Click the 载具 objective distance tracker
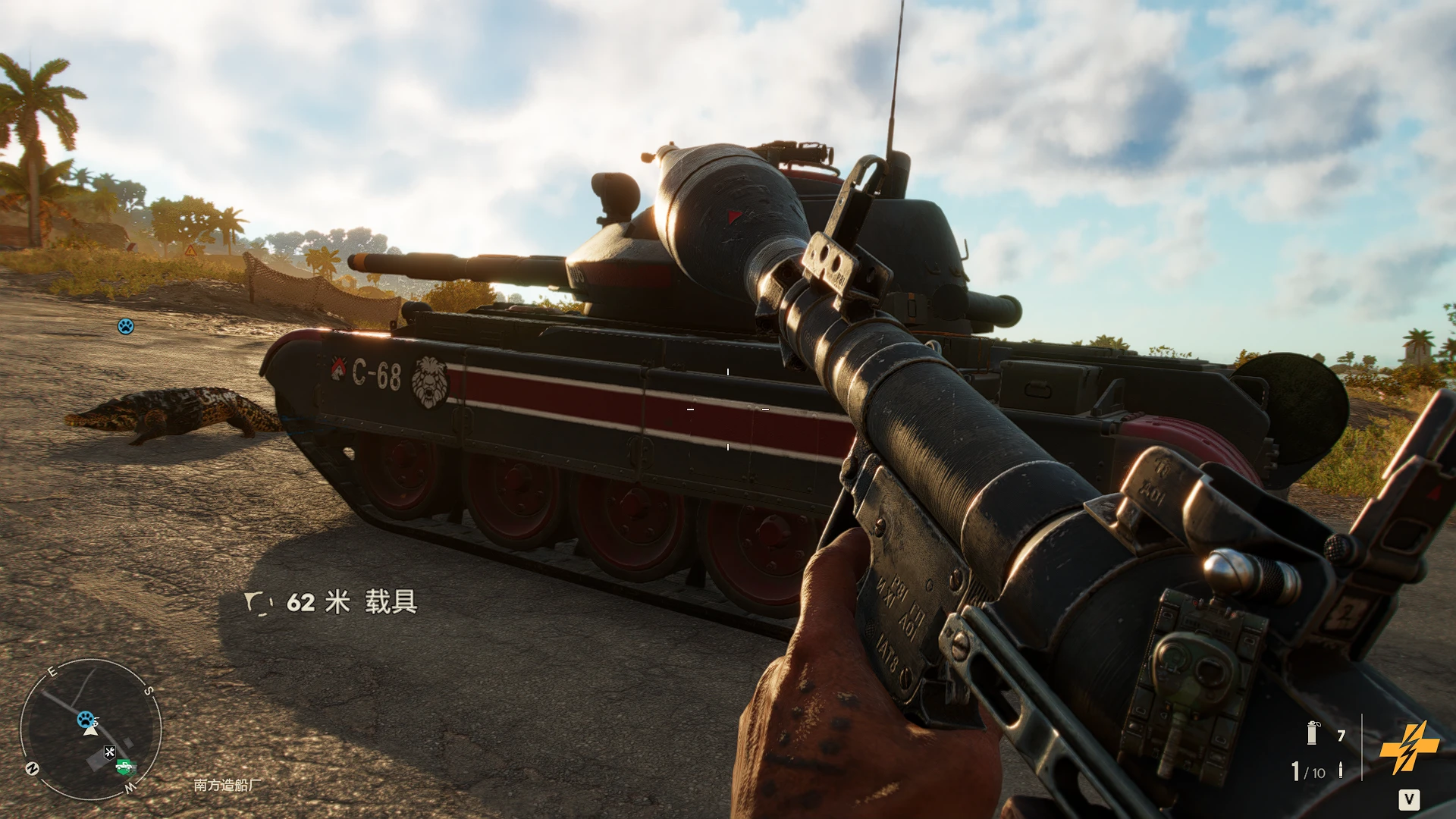This screenshot has width=1456, height=819. (331, 602)
